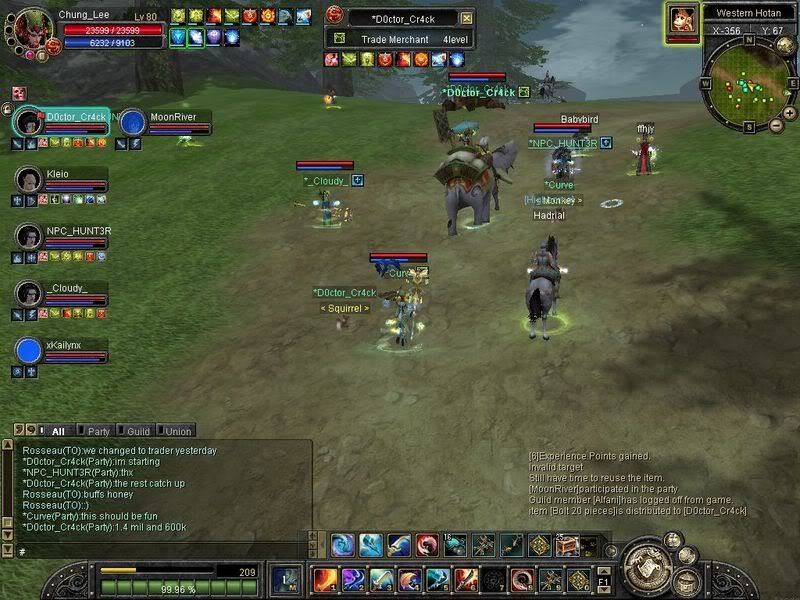Click Chung_Lee's character portrait
Image resolution: width=800 pixels, height=600 pixels.
pos(30,27)
